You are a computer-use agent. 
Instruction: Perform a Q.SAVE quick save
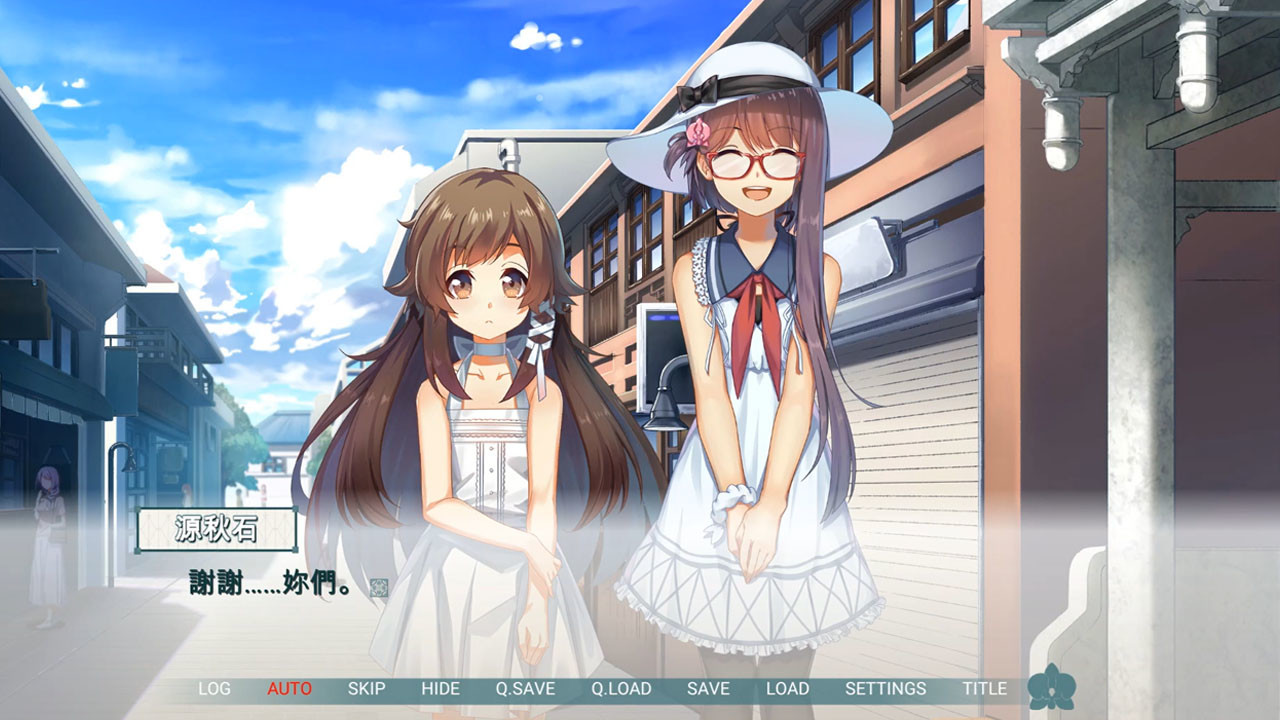tap(524, 689)
